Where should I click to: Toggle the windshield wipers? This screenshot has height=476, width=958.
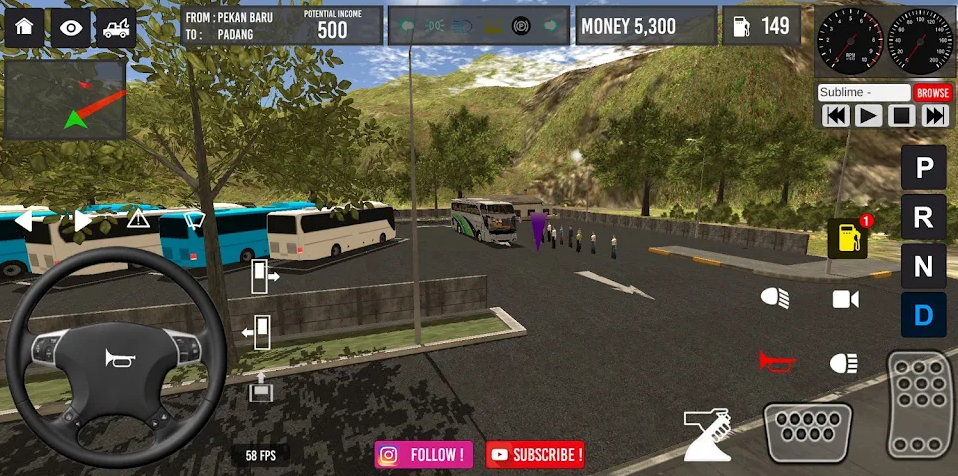click(195, 219)
